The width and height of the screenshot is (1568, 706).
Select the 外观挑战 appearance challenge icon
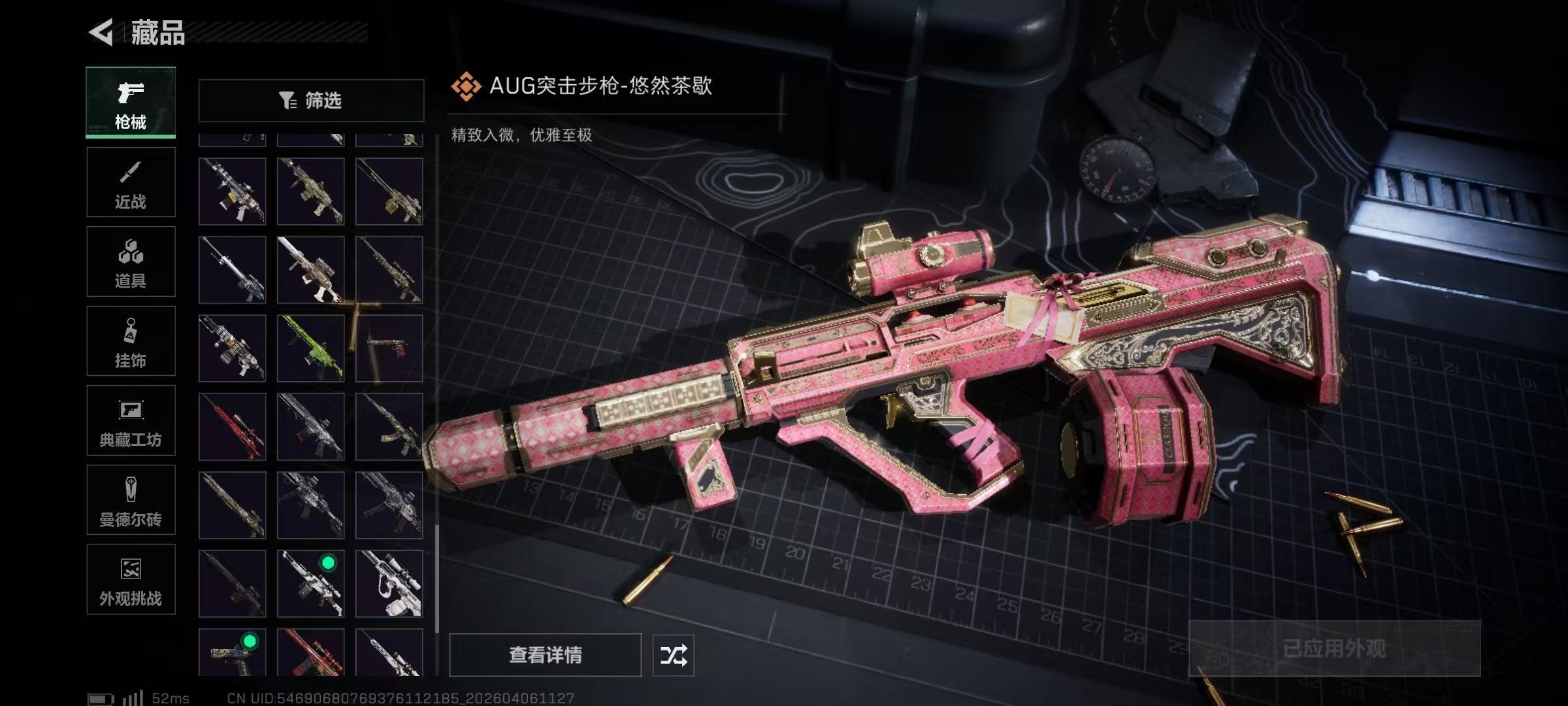coord(130,580)
